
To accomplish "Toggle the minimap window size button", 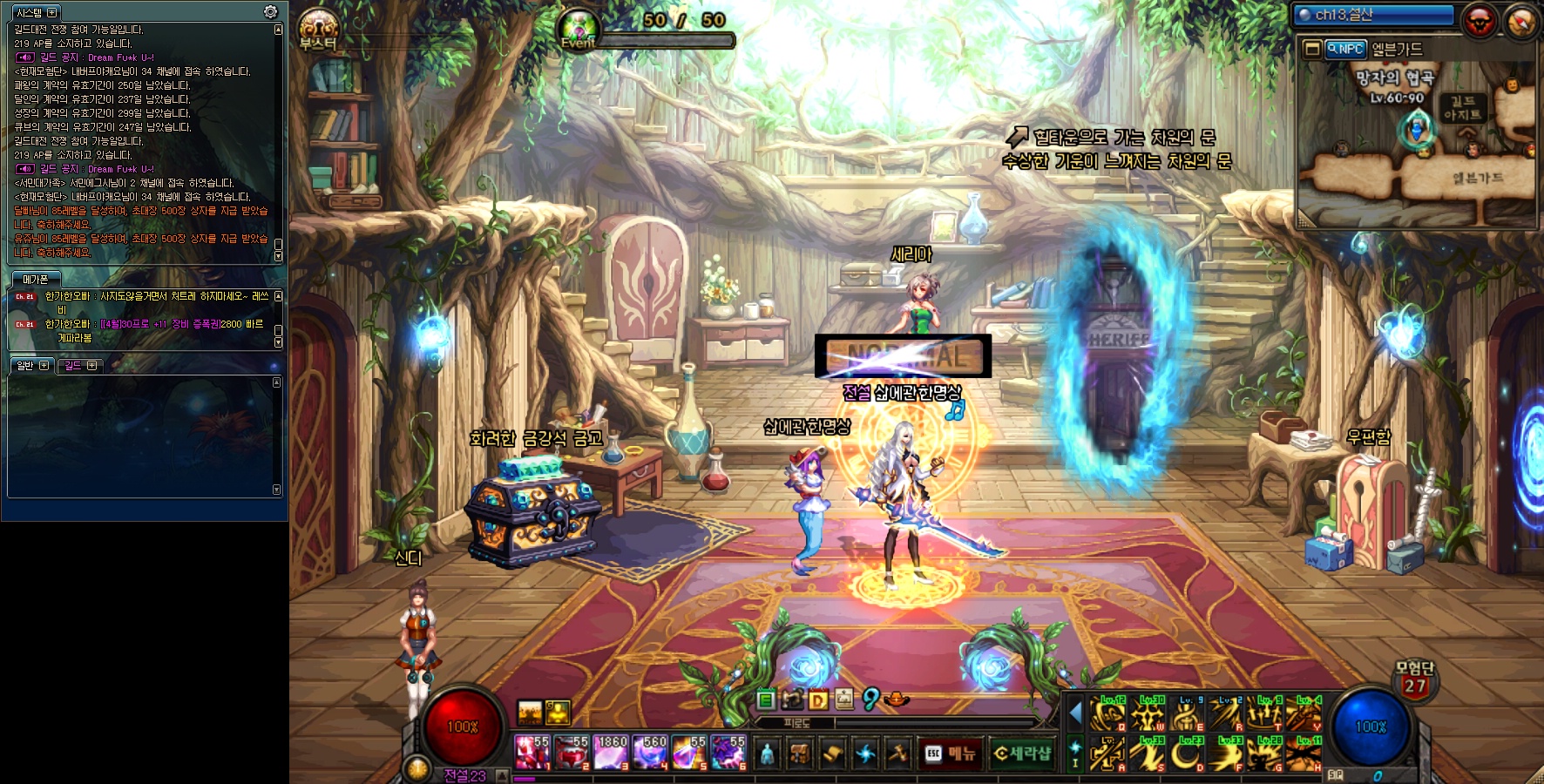I will [1312, 50].
